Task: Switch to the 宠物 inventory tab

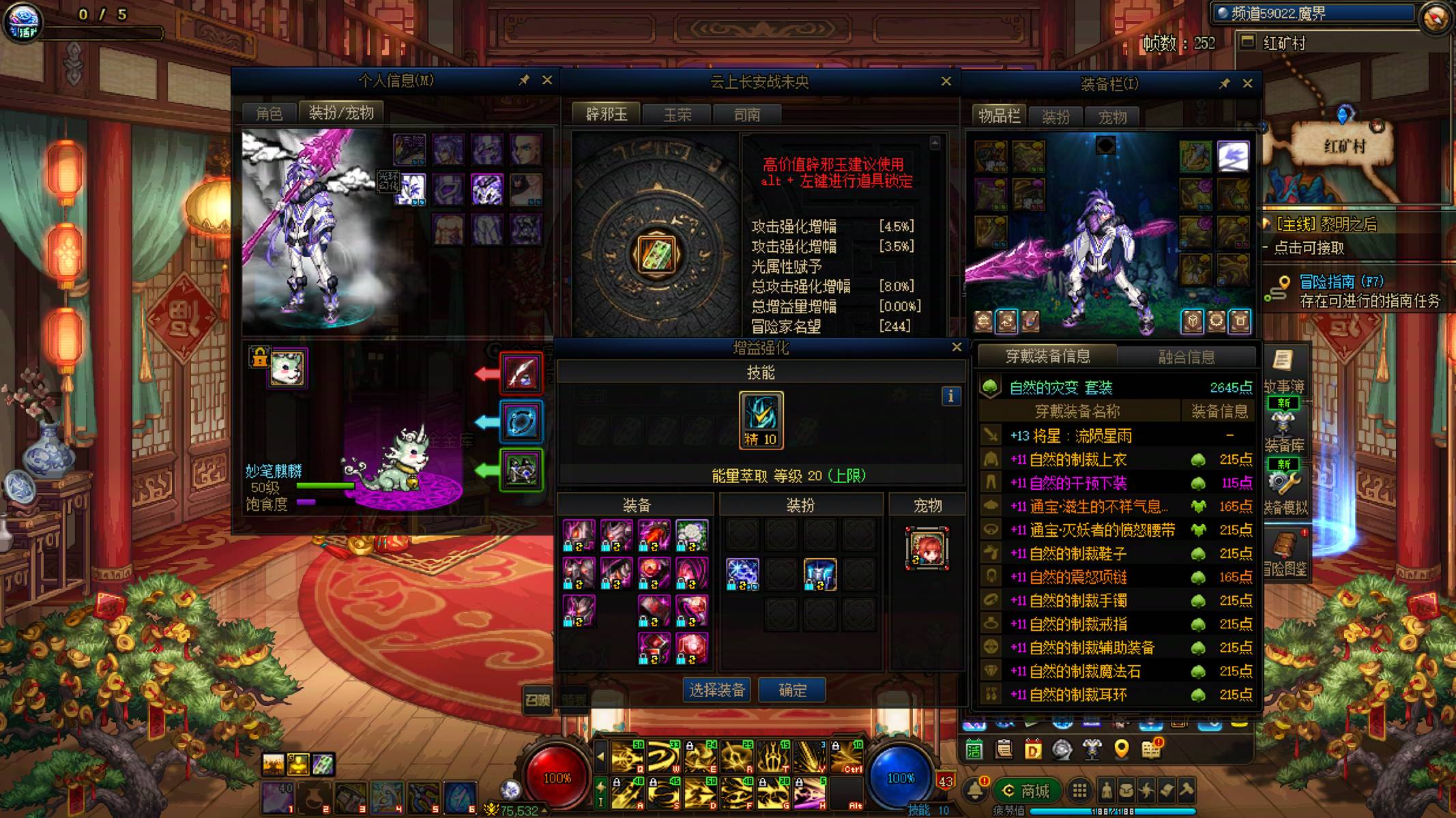Action: [1112, 117]
